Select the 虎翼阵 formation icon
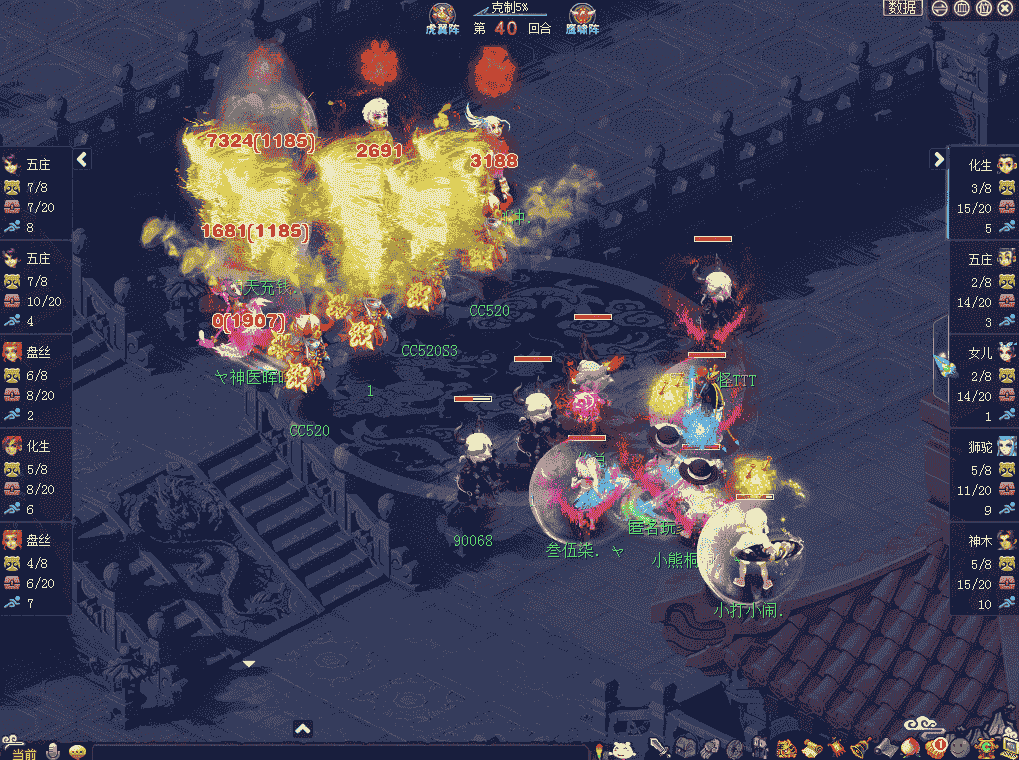1019x760 pixels. pyautogui.click(x=442, y=17)
